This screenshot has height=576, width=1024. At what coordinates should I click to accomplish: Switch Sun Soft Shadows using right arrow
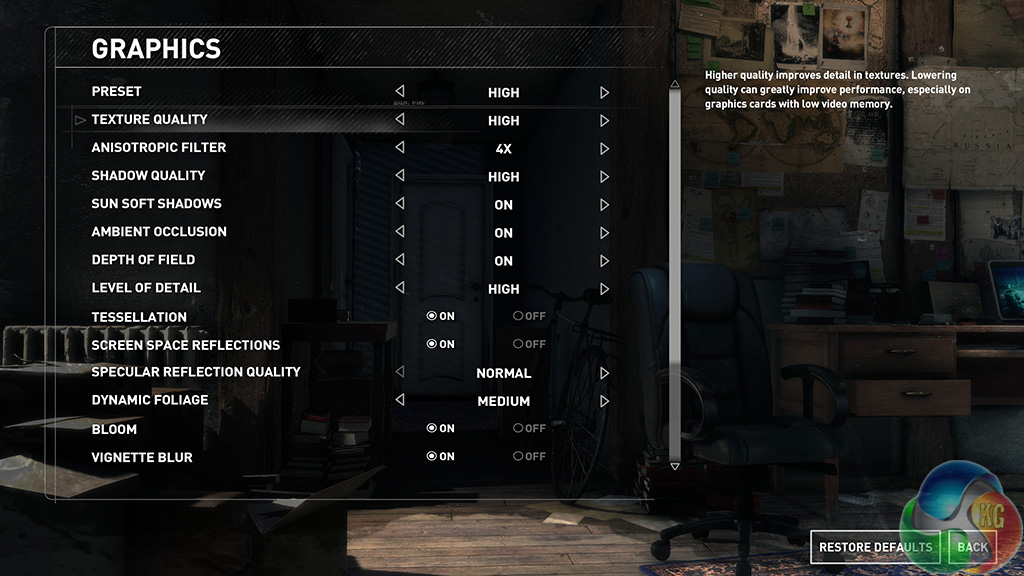[x=605, y=204]
